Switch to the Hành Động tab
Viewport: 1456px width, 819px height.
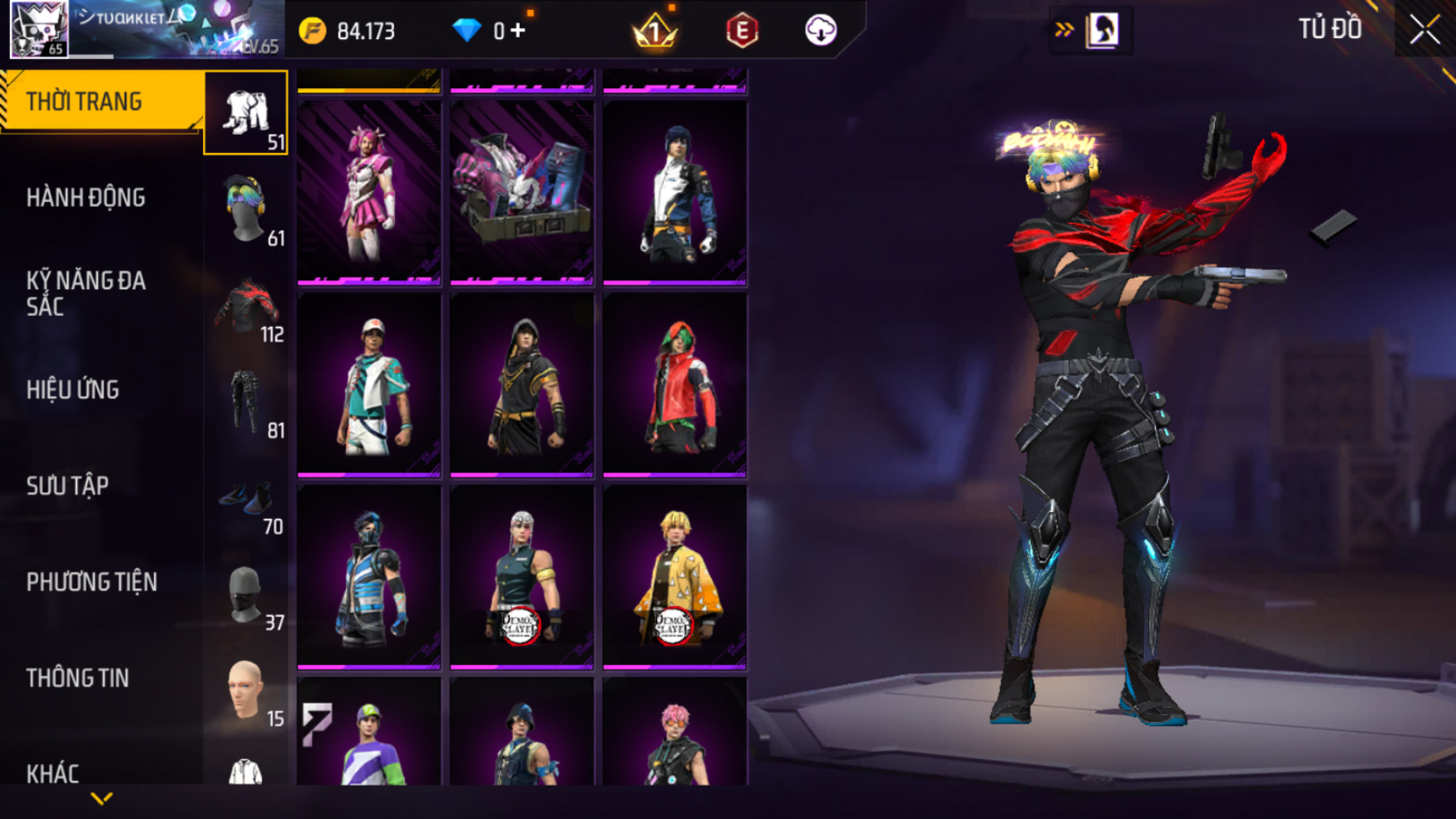(x=86, y=198)
